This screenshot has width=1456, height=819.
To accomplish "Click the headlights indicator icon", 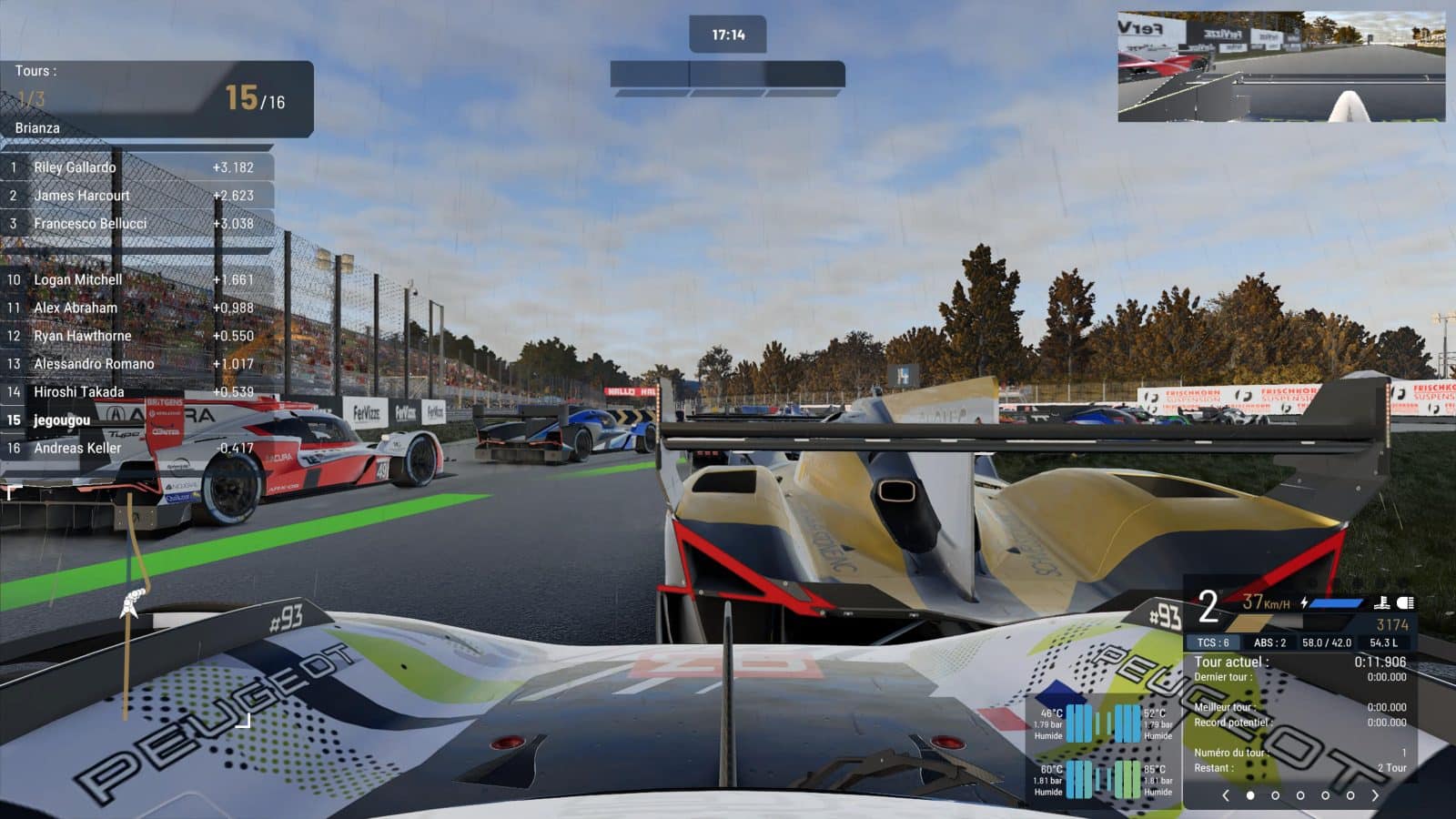I will [1405, 602].
